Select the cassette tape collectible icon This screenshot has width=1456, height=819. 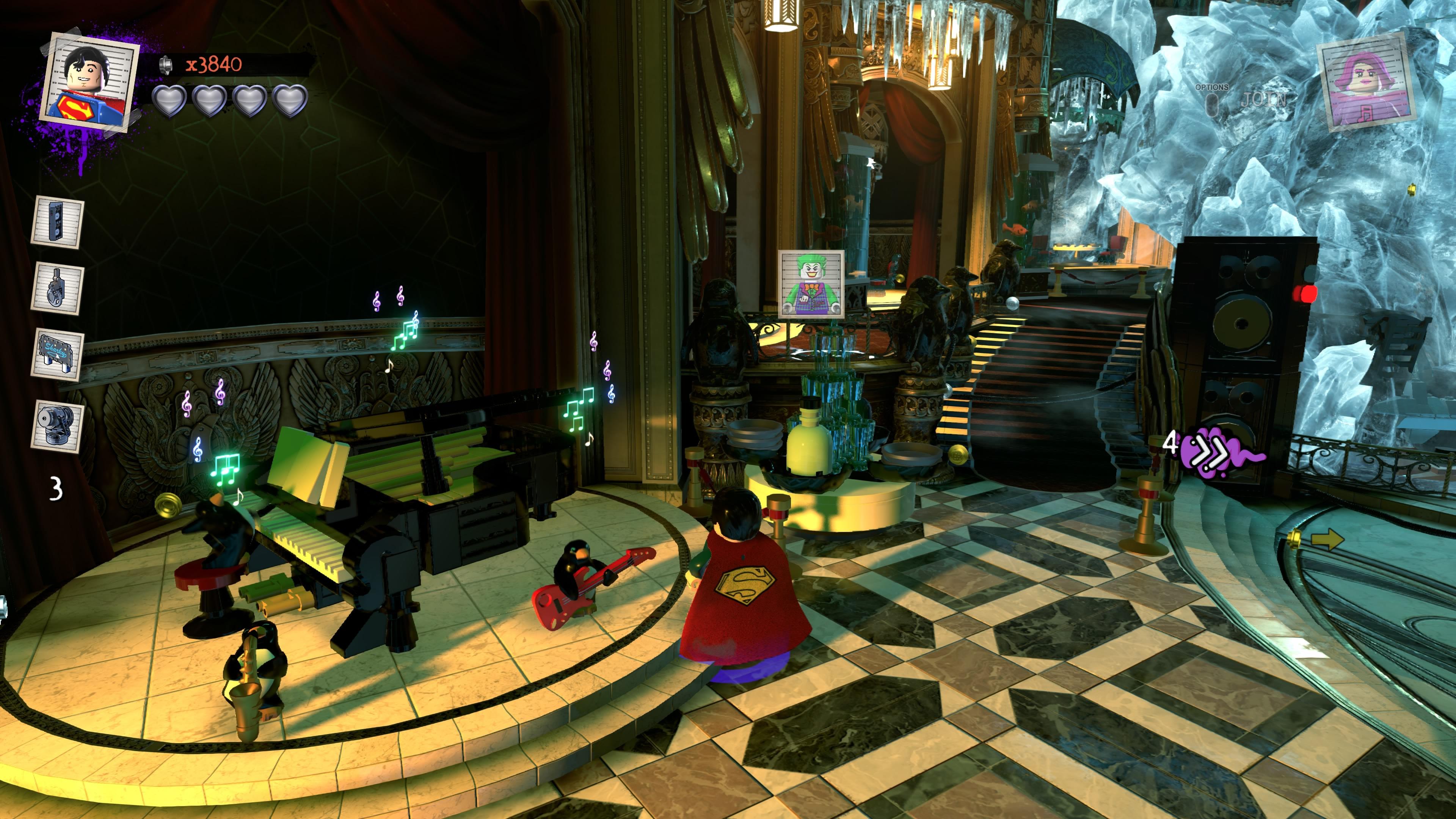coord(58,221)
